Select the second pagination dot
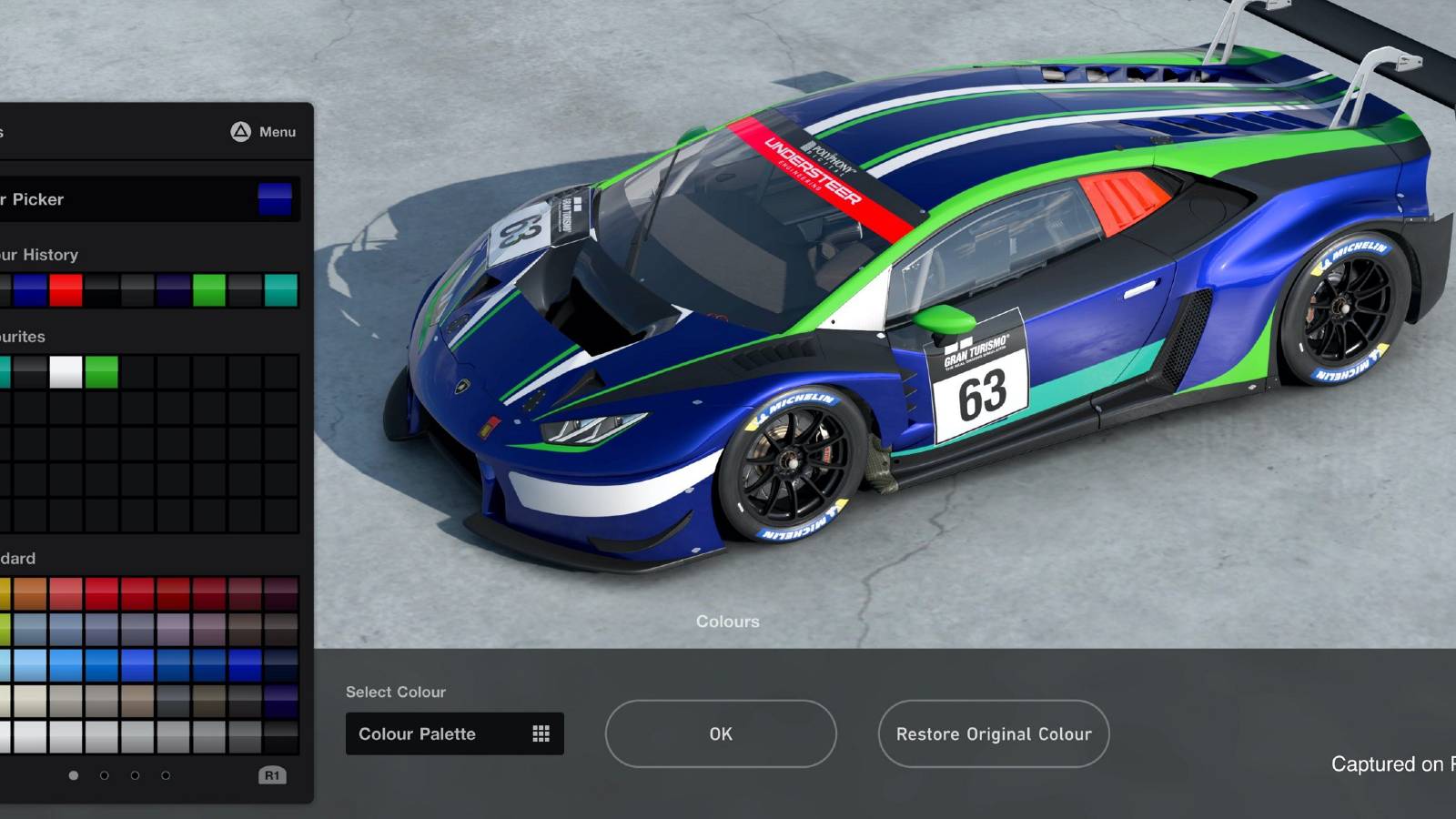The image size is (1456, 819). (x=104, y=775)
